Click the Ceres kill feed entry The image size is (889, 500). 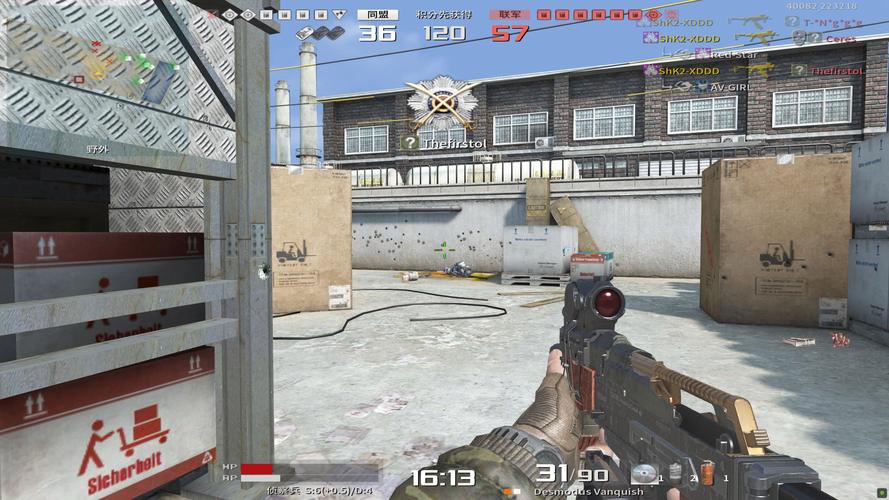point(840,38)
